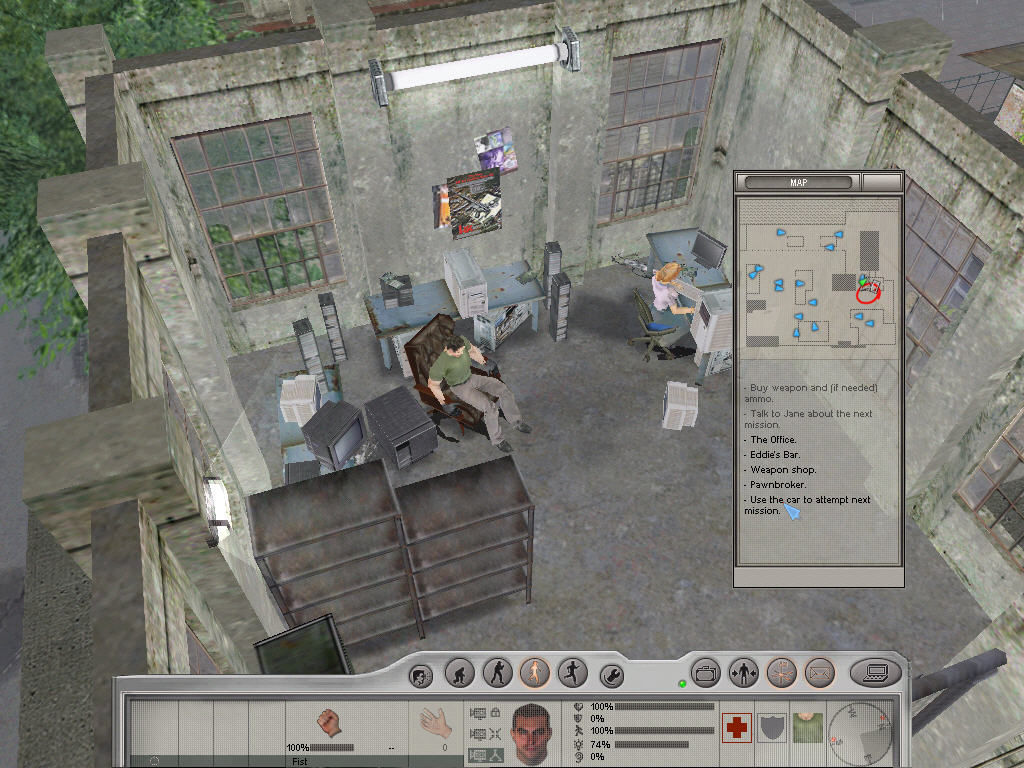Image resolution: width=1024 pixels, height=768 pixels.
Task: Switch to the sneaking stance icon
Action: tap(497, 672)
